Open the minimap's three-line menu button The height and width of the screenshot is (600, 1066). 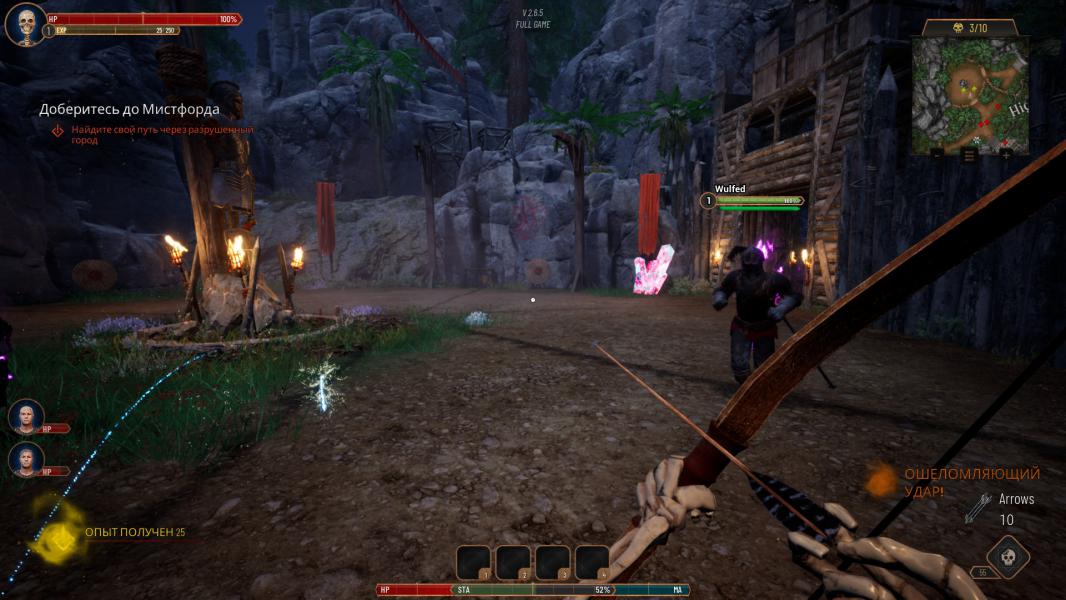969,155
